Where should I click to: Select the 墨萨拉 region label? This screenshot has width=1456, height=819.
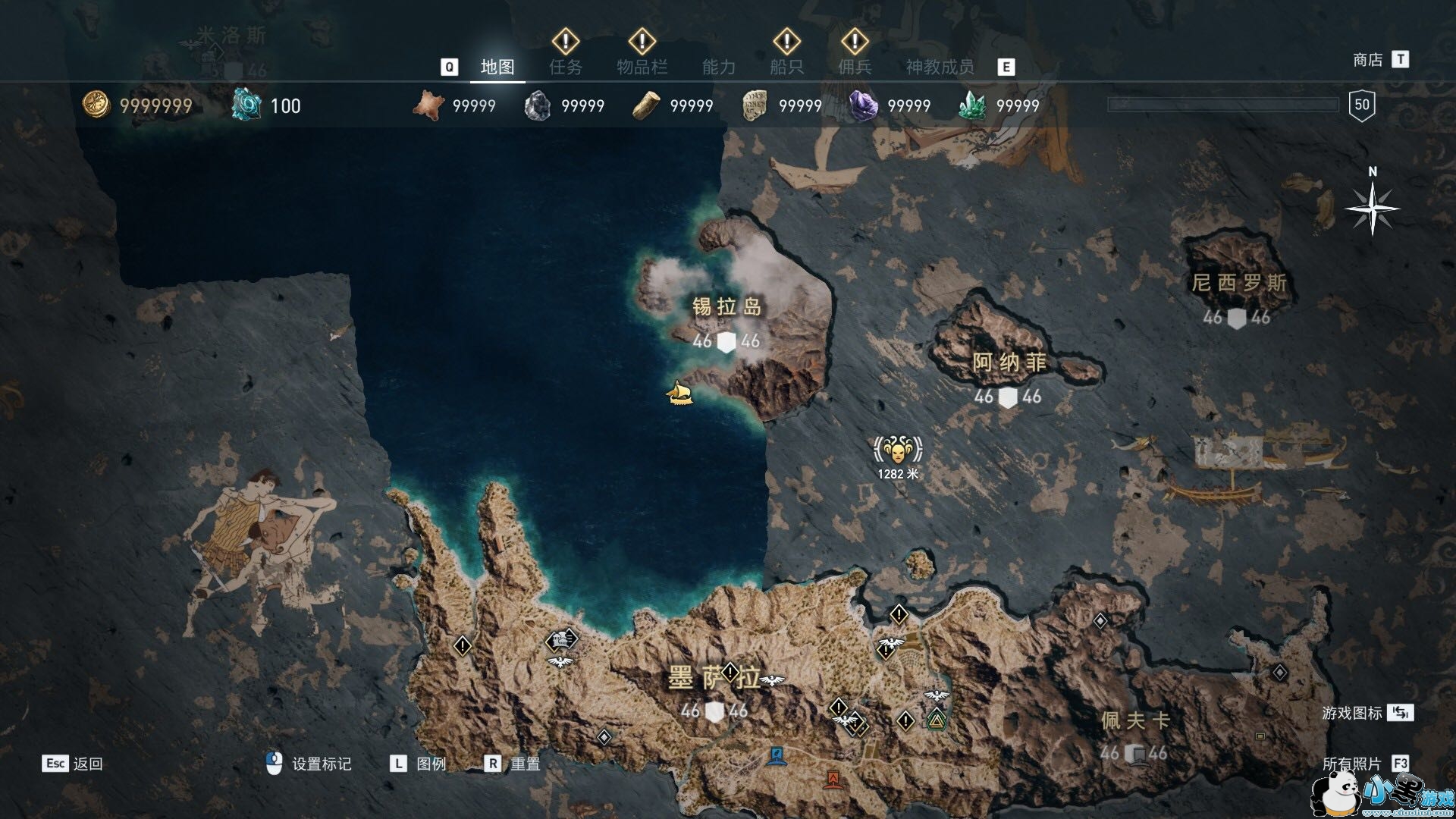tap(713, 679)
